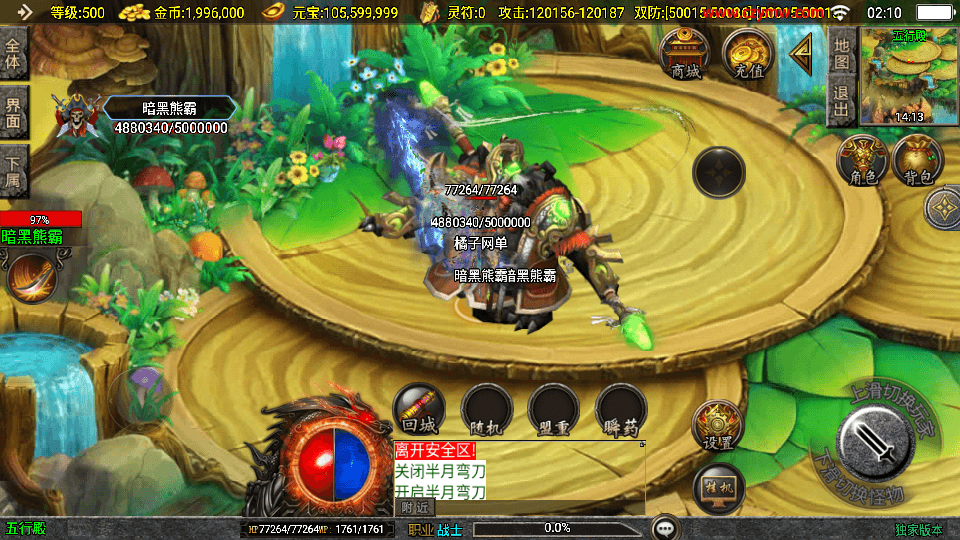The image size is (960, 540).
Task: Toggle 挂机 auto-battle
Action: (718, 488)
